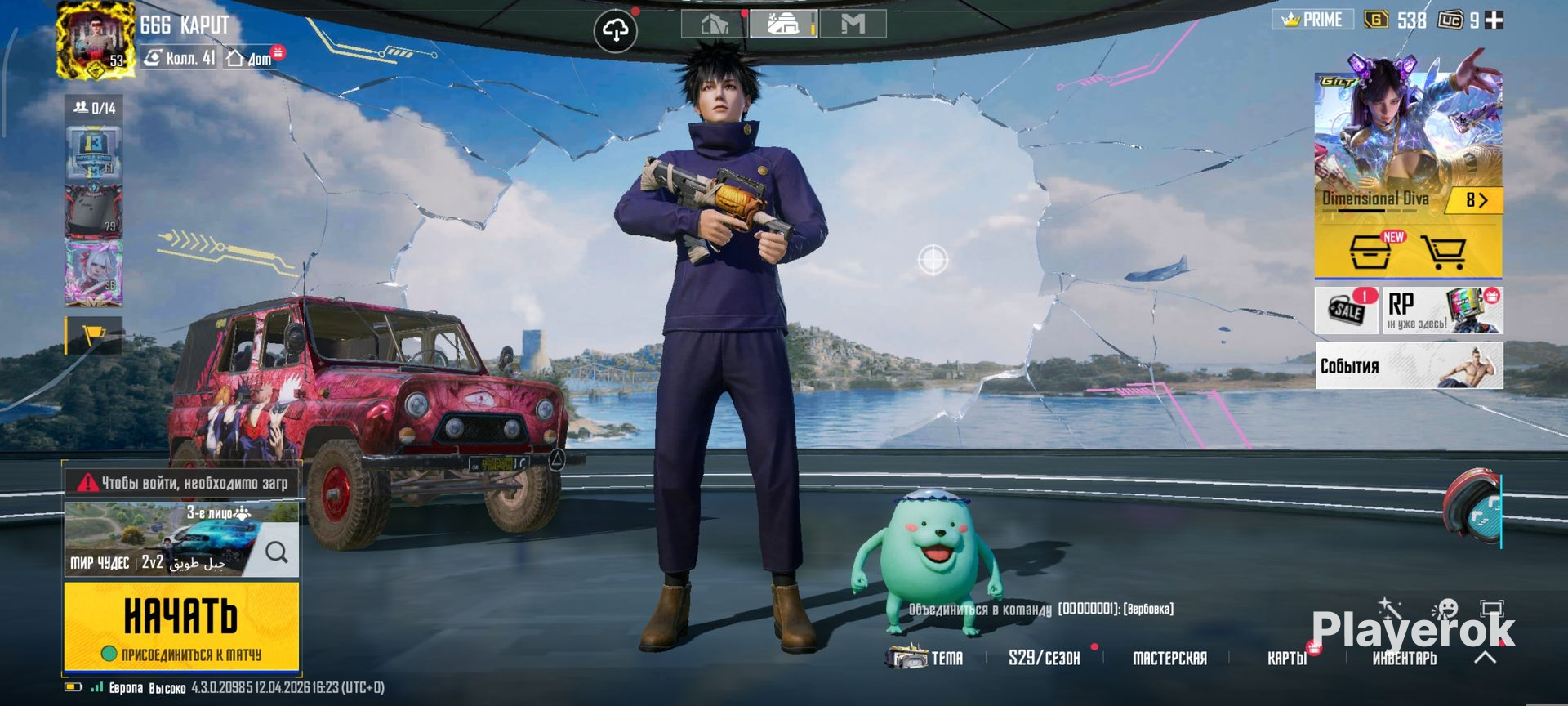Open the PRIME subscription button
The image size is (1568, 706).
point(1312,20)
